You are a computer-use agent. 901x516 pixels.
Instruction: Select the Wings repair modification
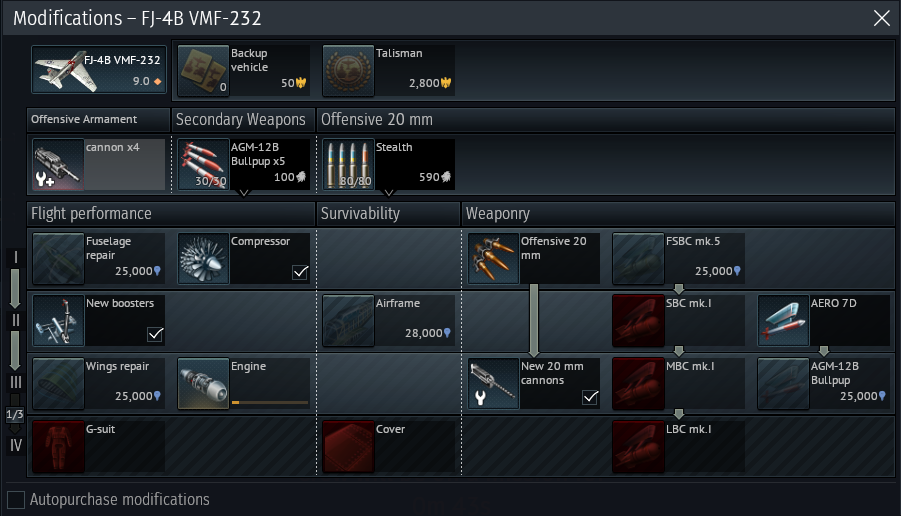98,382
